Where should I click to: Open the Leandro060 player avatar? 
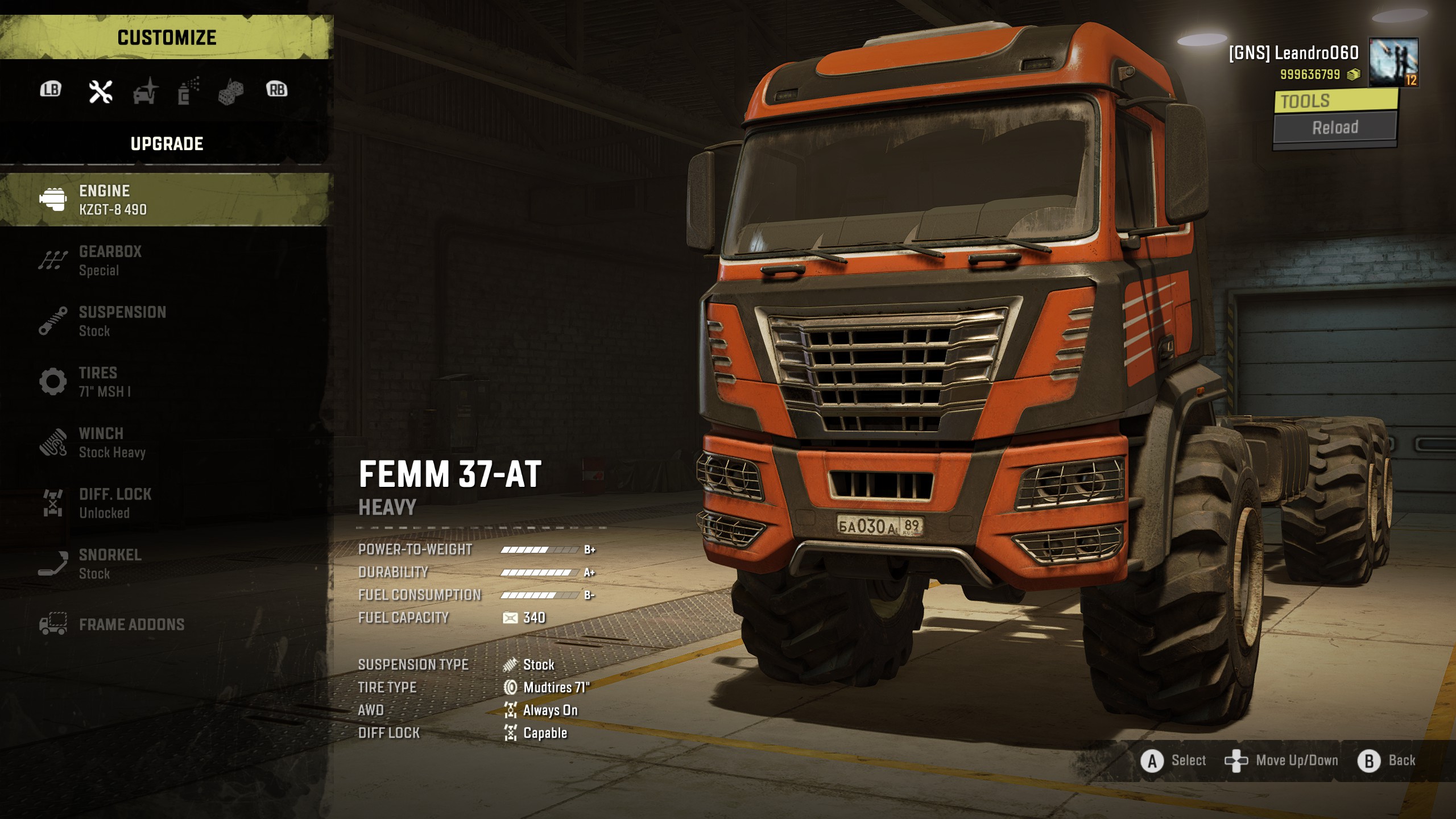(x=1393, y=63)
